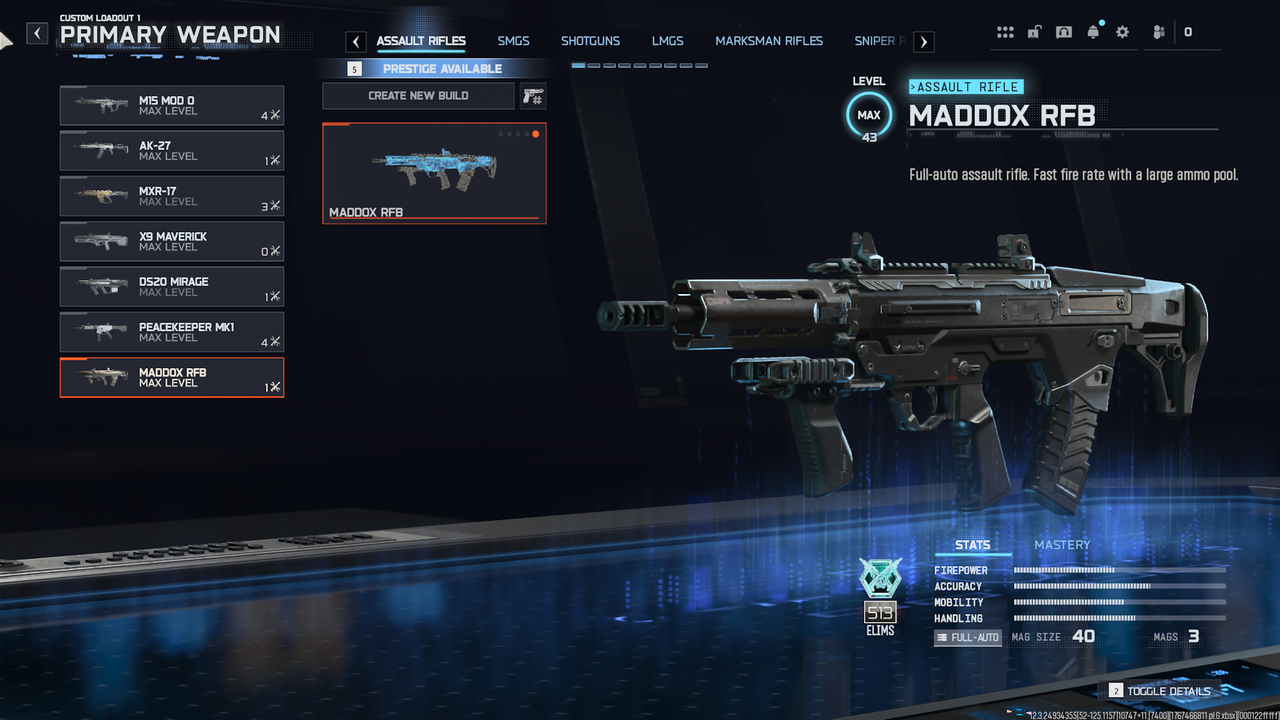Select the DS20 Mirage rifle
The height and width of the screenshot is (720, 1280).
[171, 286]
